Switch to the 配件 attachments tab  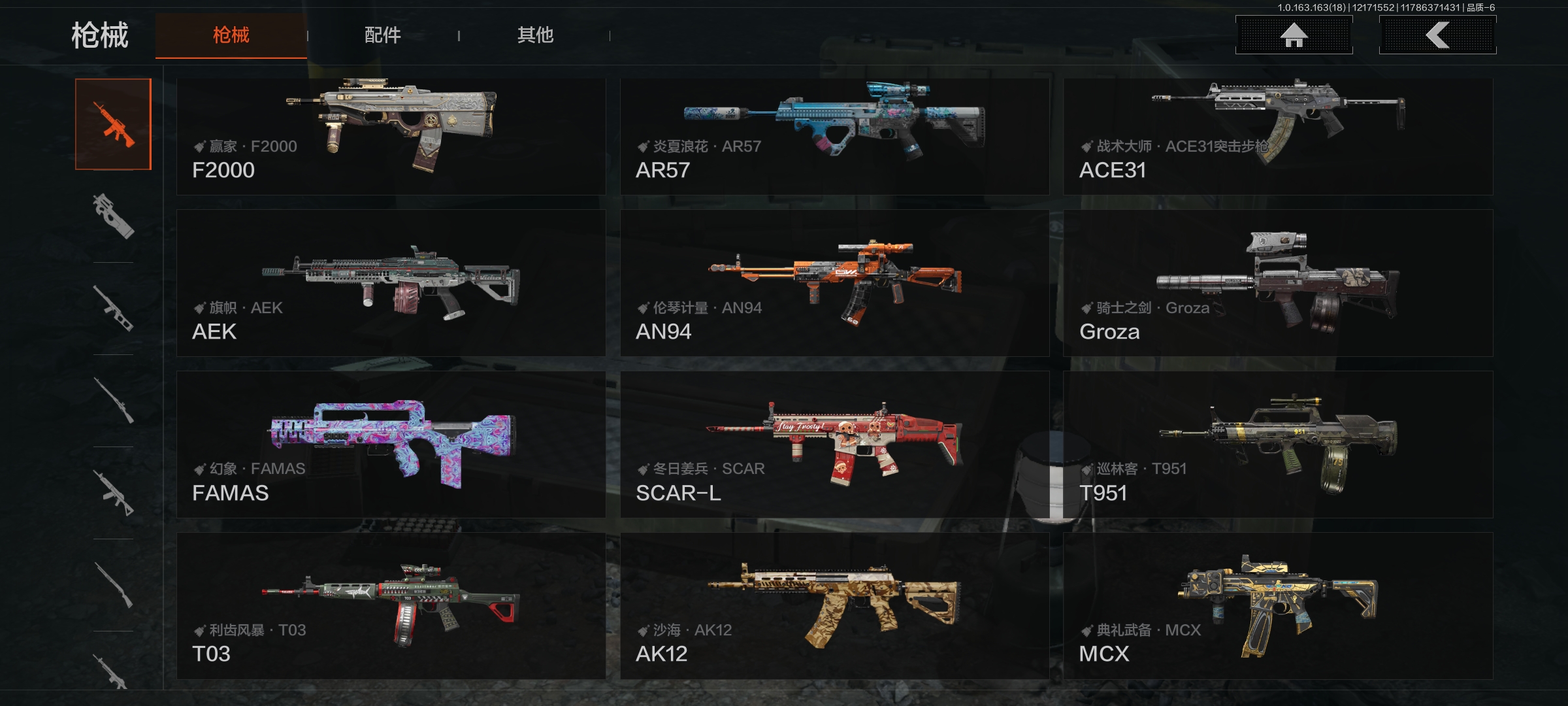coord(383,35)
